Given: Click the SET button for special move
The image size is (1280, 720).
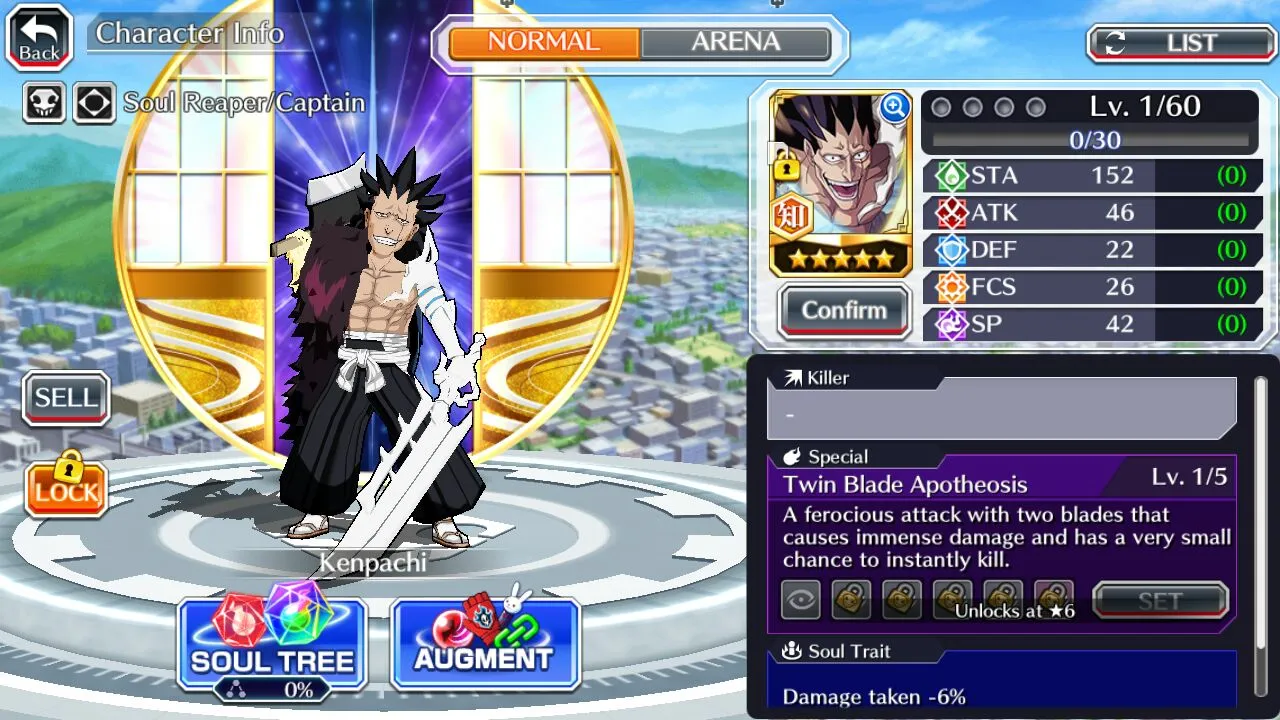Looking at the screenshot, I should click(1160, 601).
